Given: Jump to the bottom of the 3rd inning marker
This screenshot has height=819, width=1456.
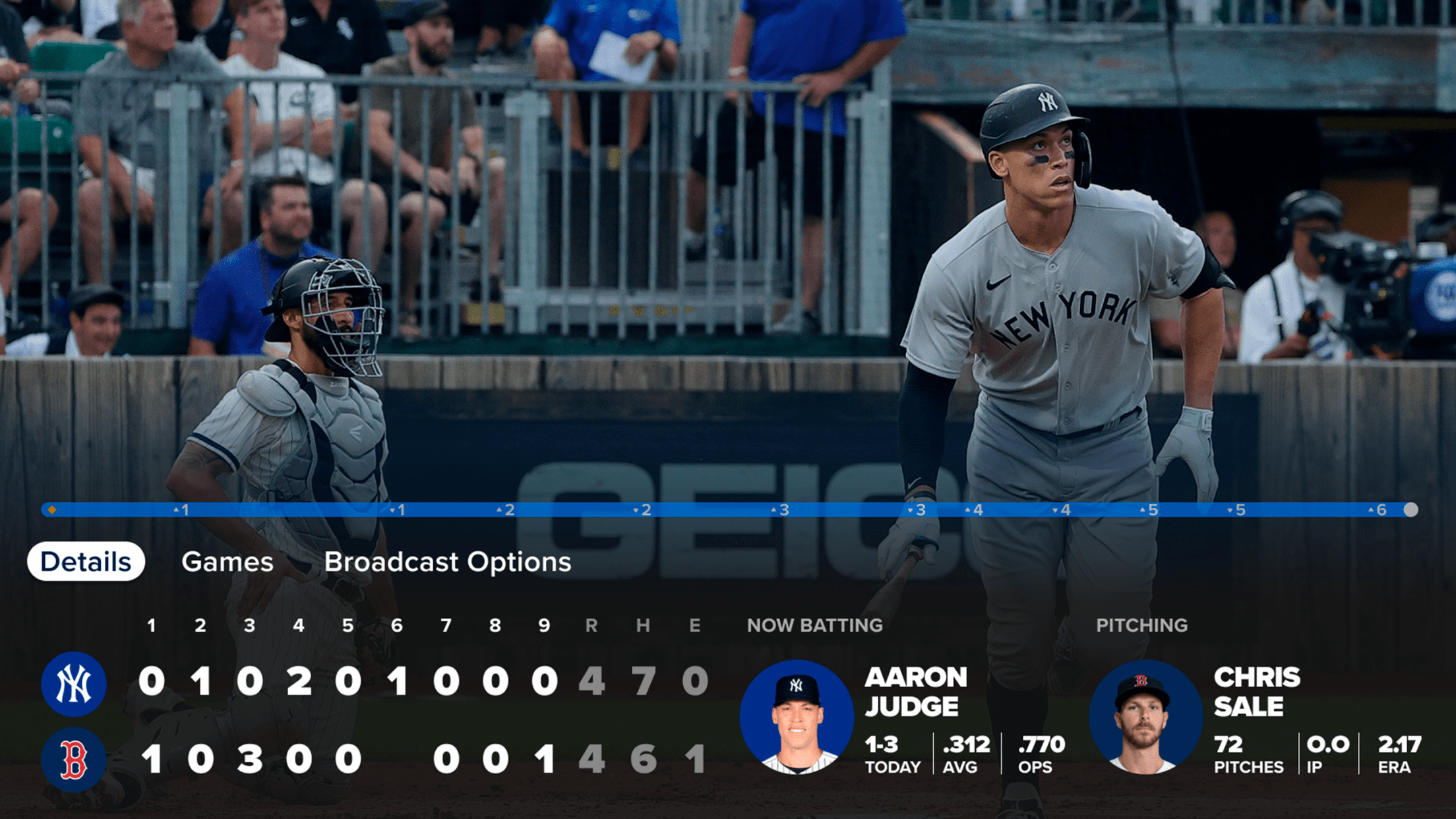Looking at the screenshot, I should click(917, 508).
